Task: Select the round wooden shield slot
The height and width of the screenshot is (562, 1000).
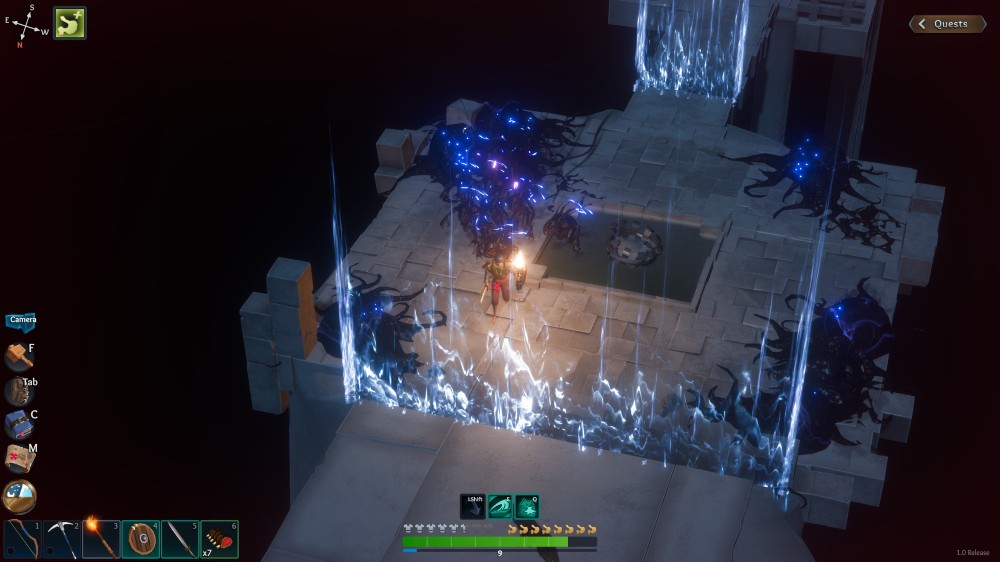Action: click(x=141, y=539)
